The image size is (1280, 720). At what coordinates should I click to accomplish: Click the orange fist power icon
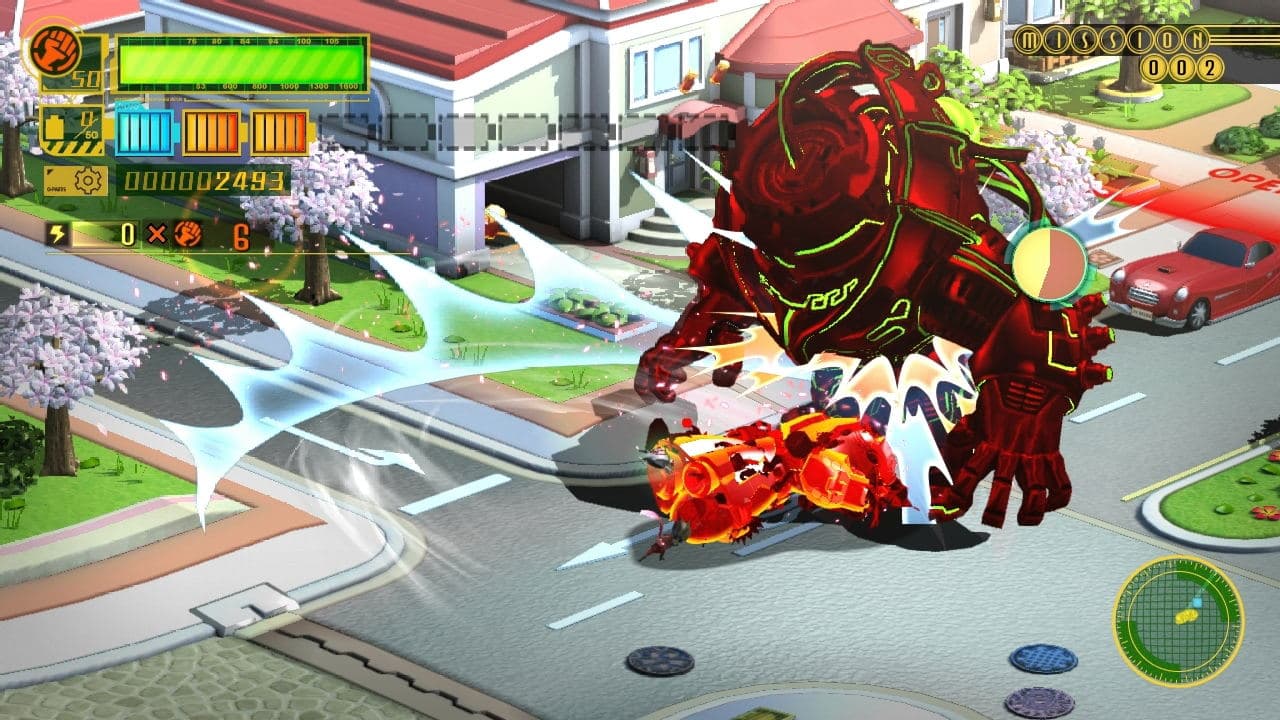(56, 49)
